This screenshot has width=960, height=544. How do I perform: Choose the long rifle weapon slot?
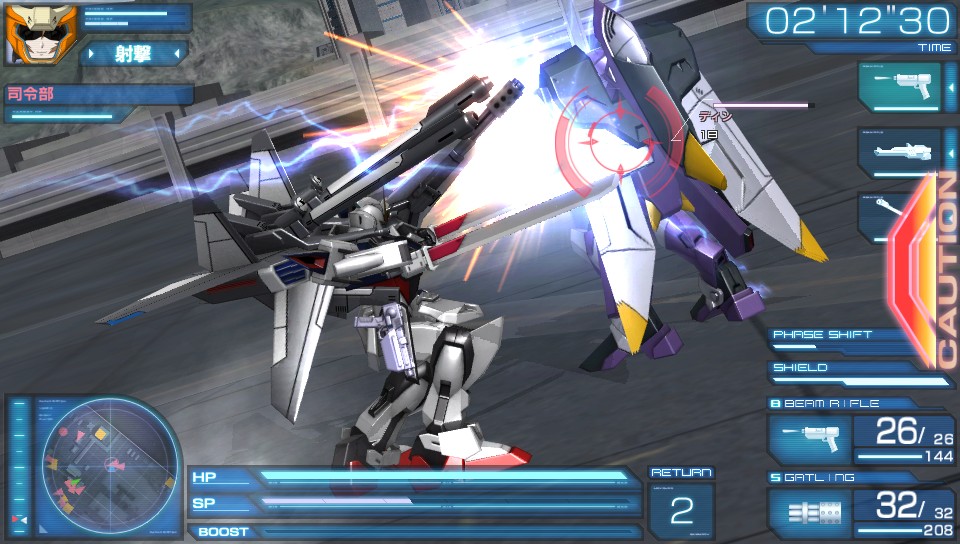(899, 152)
